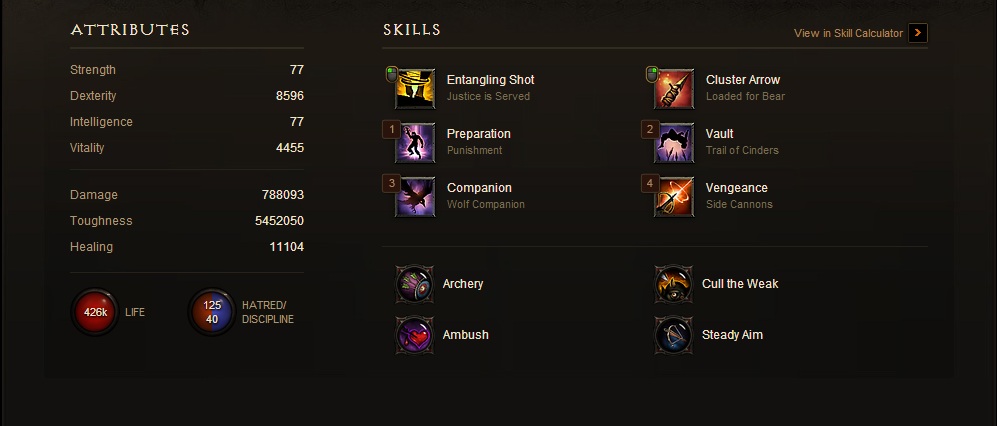Click the Cull the Weak name
This screenshot has height=426, width=997.
(740, 284)
